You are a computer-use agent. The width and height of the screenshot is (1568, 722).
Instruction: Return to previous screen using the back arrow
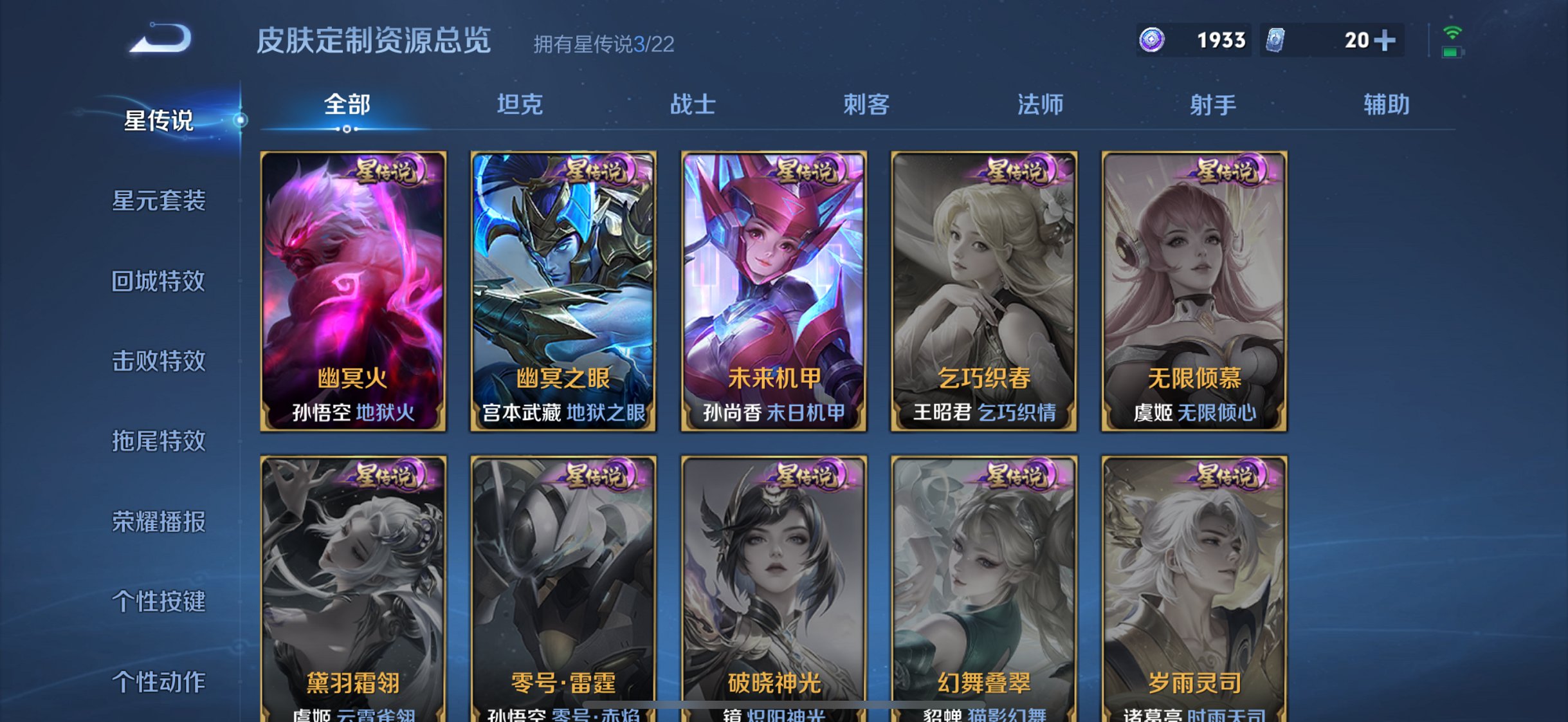point(160,40)
